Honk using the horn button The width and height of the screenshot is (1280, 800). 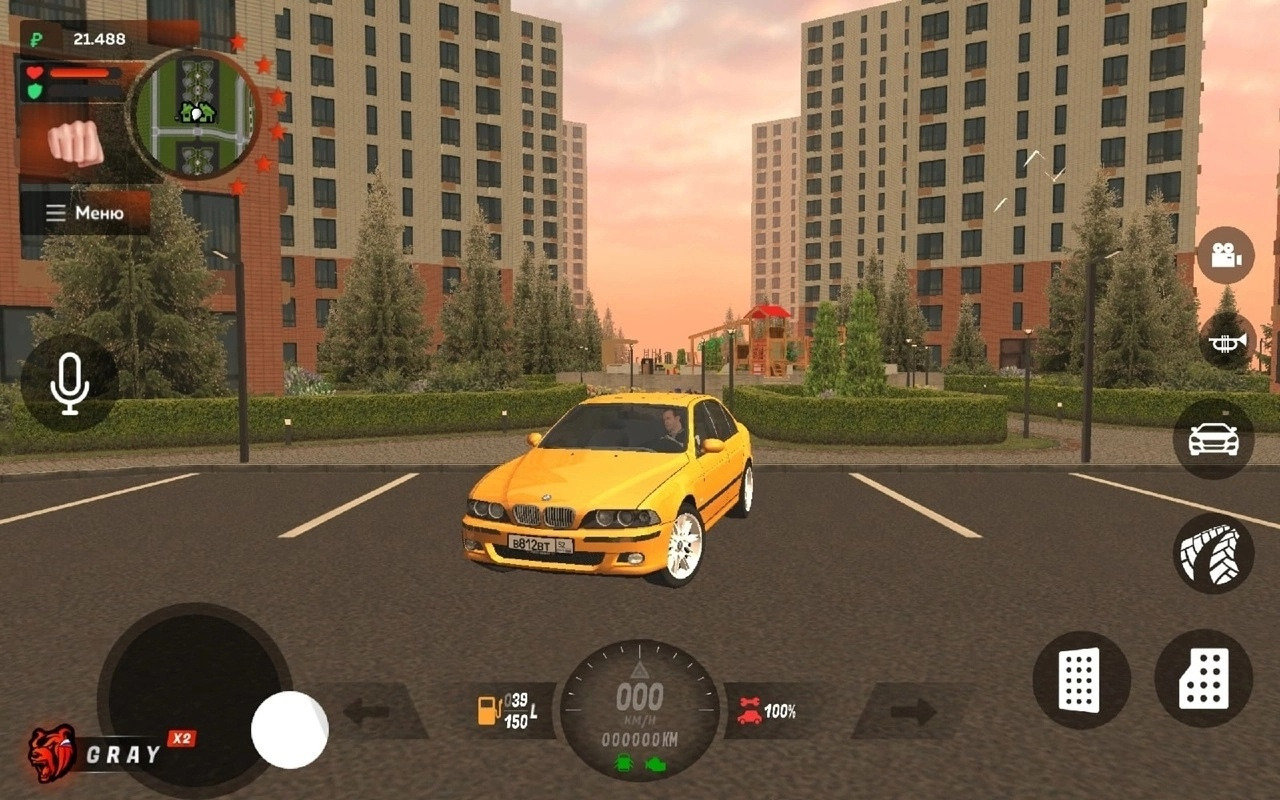[1226, 342]
